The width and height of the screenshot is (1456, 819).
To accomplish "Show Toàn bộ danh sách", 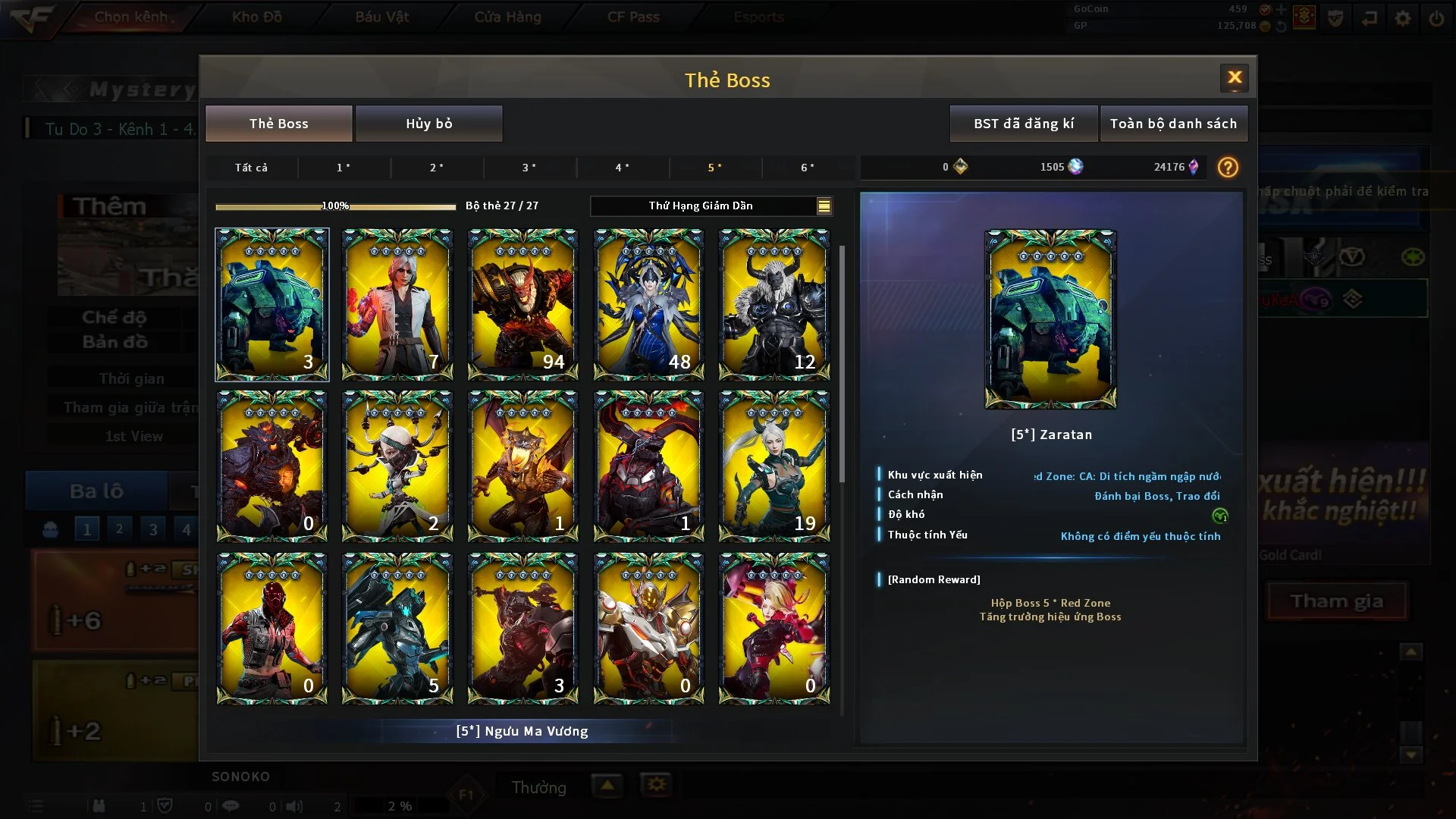I will pos(1172,124).
